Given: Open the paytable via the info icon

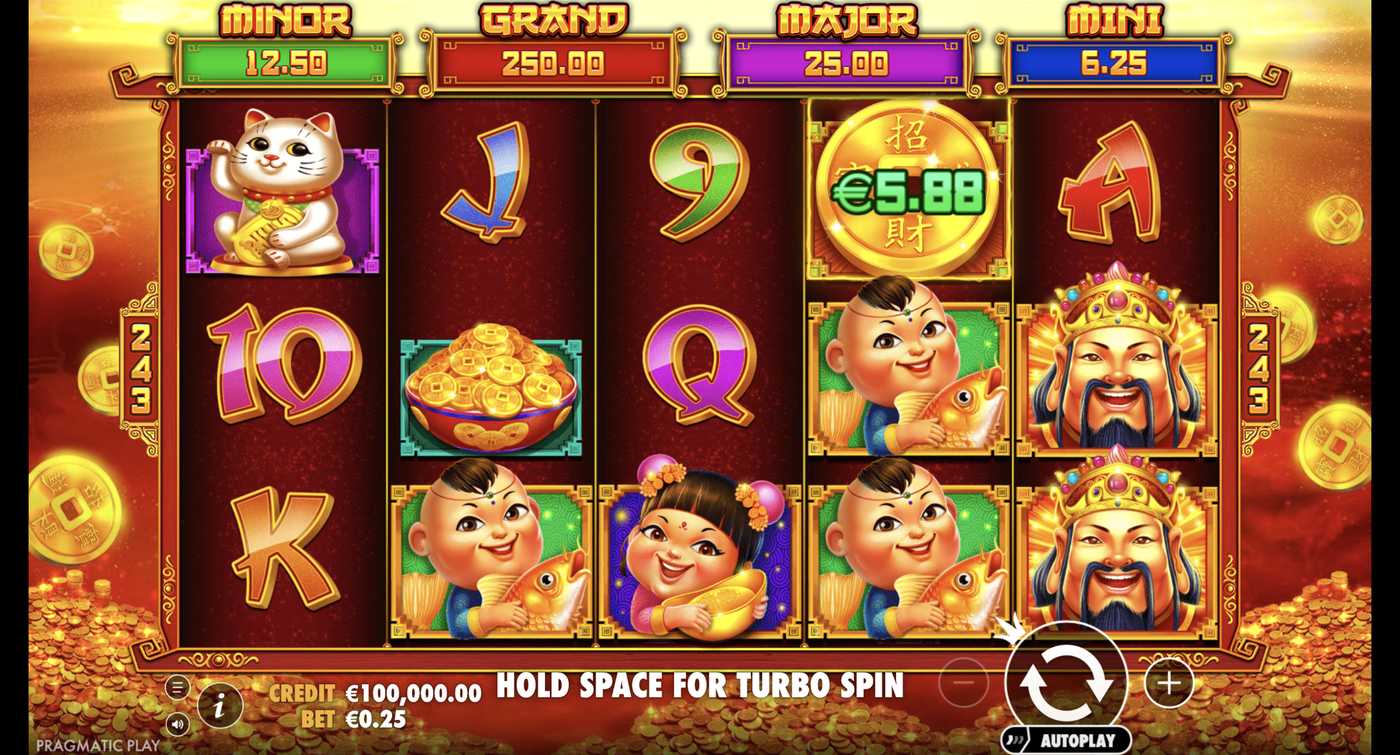Looking at the screenshot, I should (x=218, y=703).
